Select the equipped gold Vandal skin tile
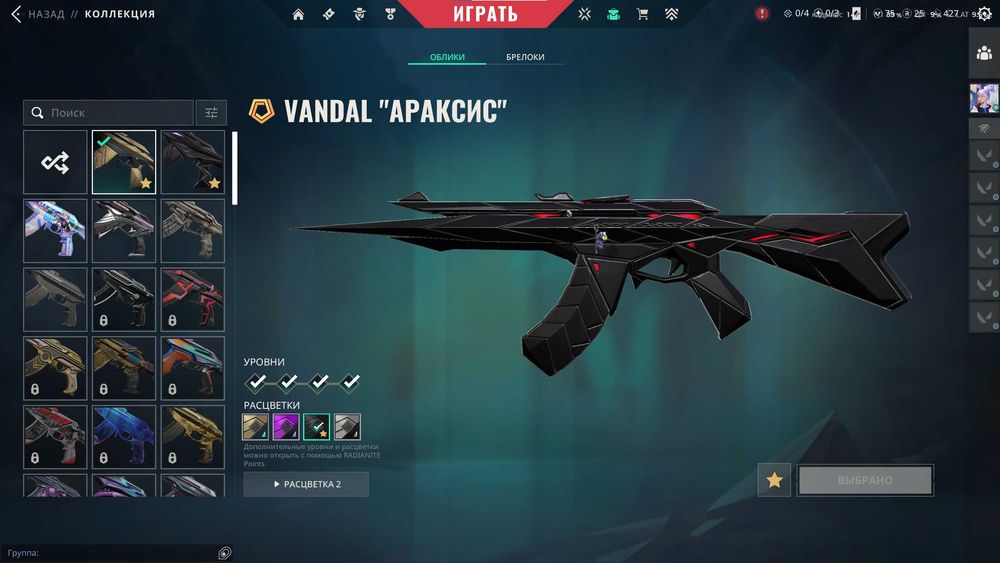Viewport: 1000px width, 563px height. pyautogui.click(x=124, y=162)
